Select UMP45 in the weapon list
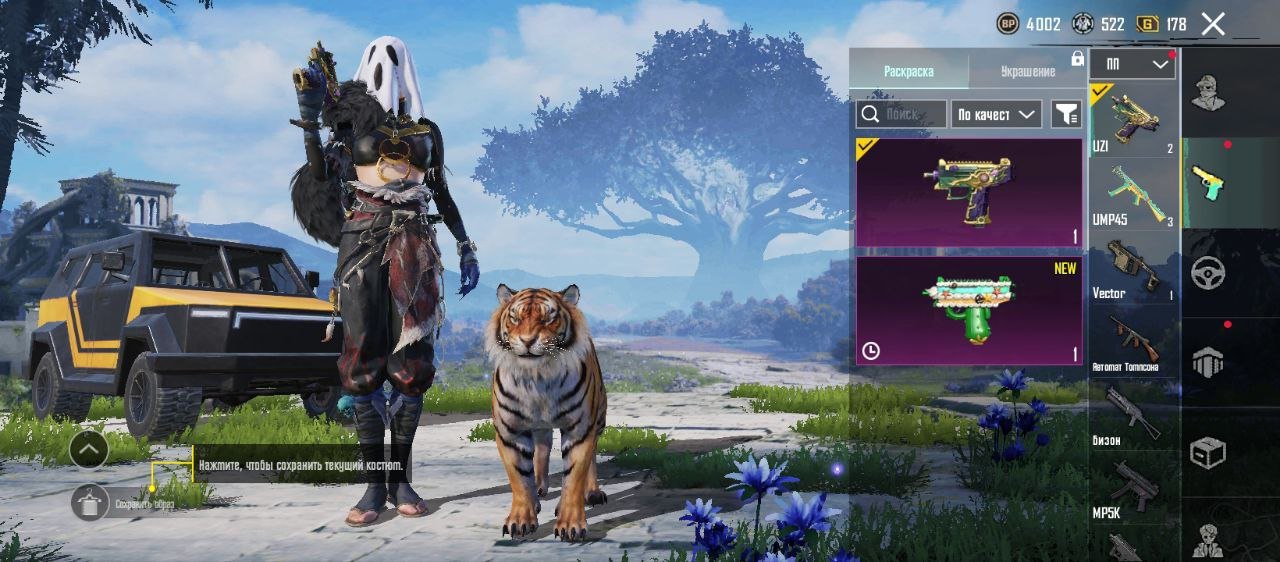This screenshot has height=562, width=1280. [x=1133, y=195]
